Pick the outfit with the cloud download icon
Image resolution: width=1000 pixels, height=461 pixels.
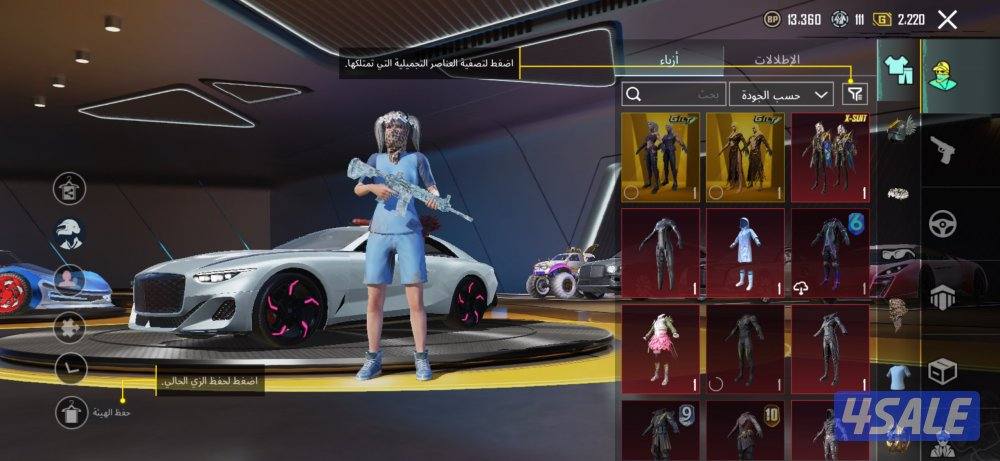[x=830, y=252]
